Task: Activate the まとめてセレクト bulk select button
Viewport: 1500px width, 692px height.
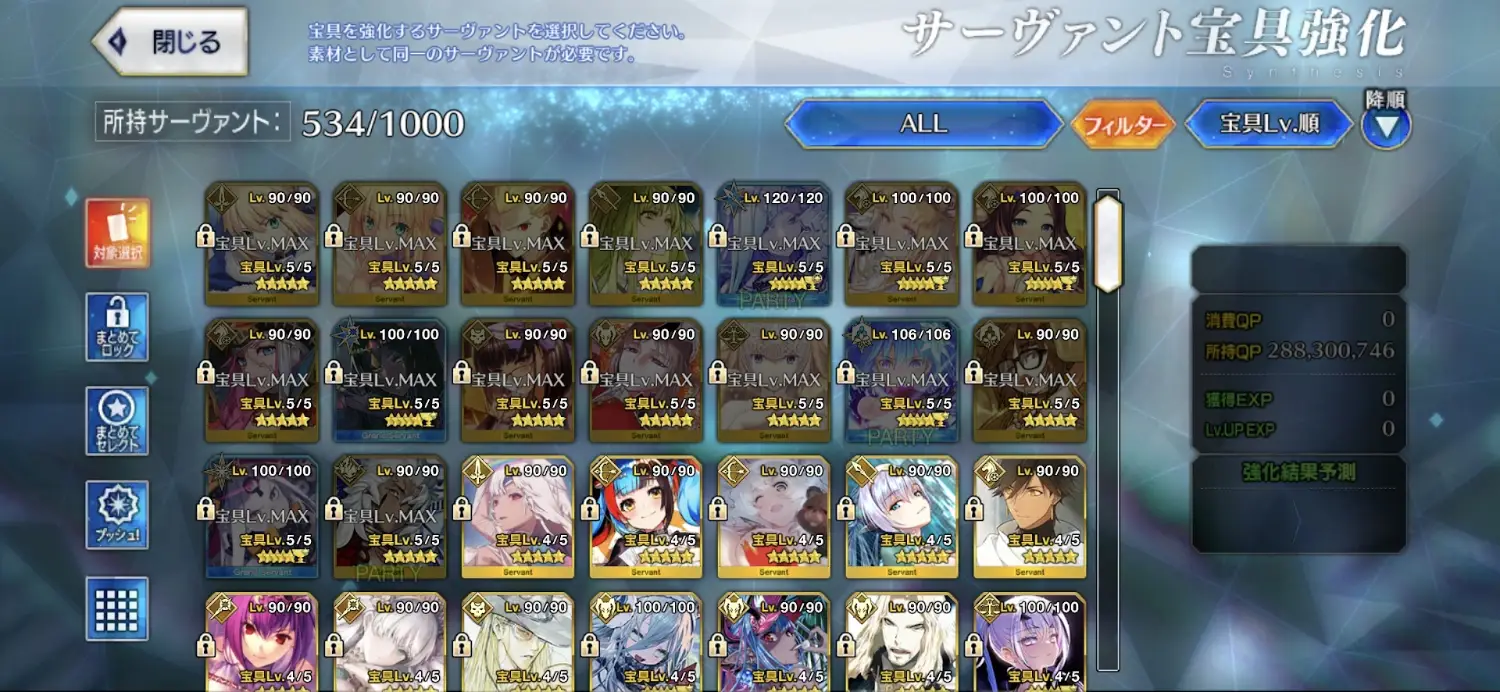Action: 117,421
